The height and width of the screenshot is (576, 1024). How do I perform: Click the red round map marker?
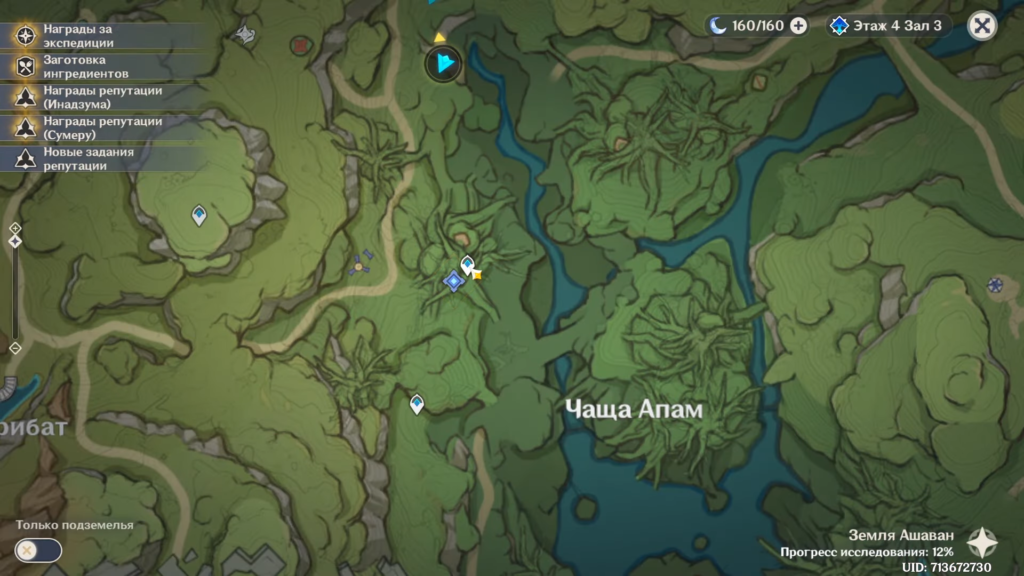(300, 45)
